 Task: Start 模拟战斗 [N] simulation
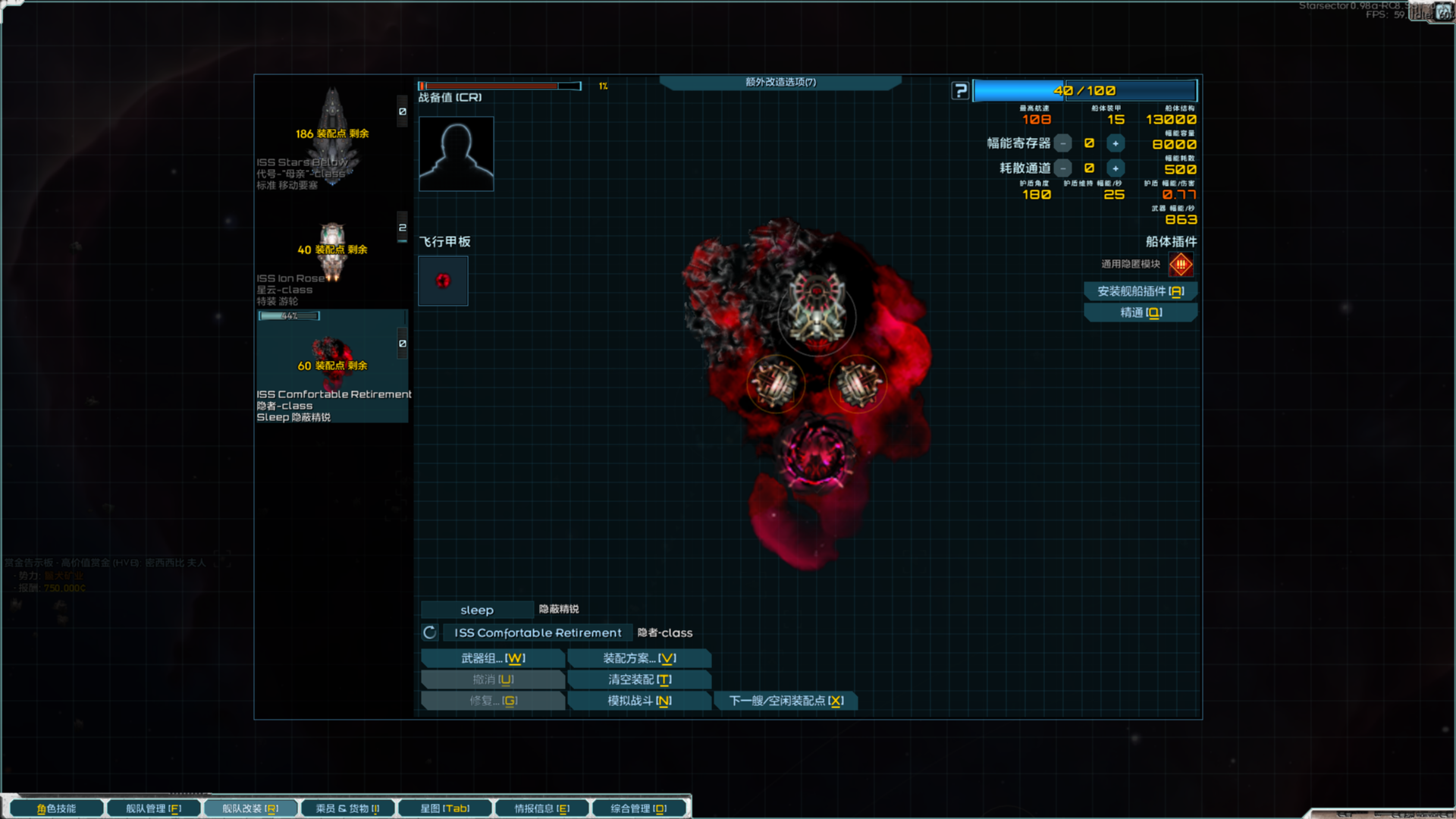coord(639,701)
